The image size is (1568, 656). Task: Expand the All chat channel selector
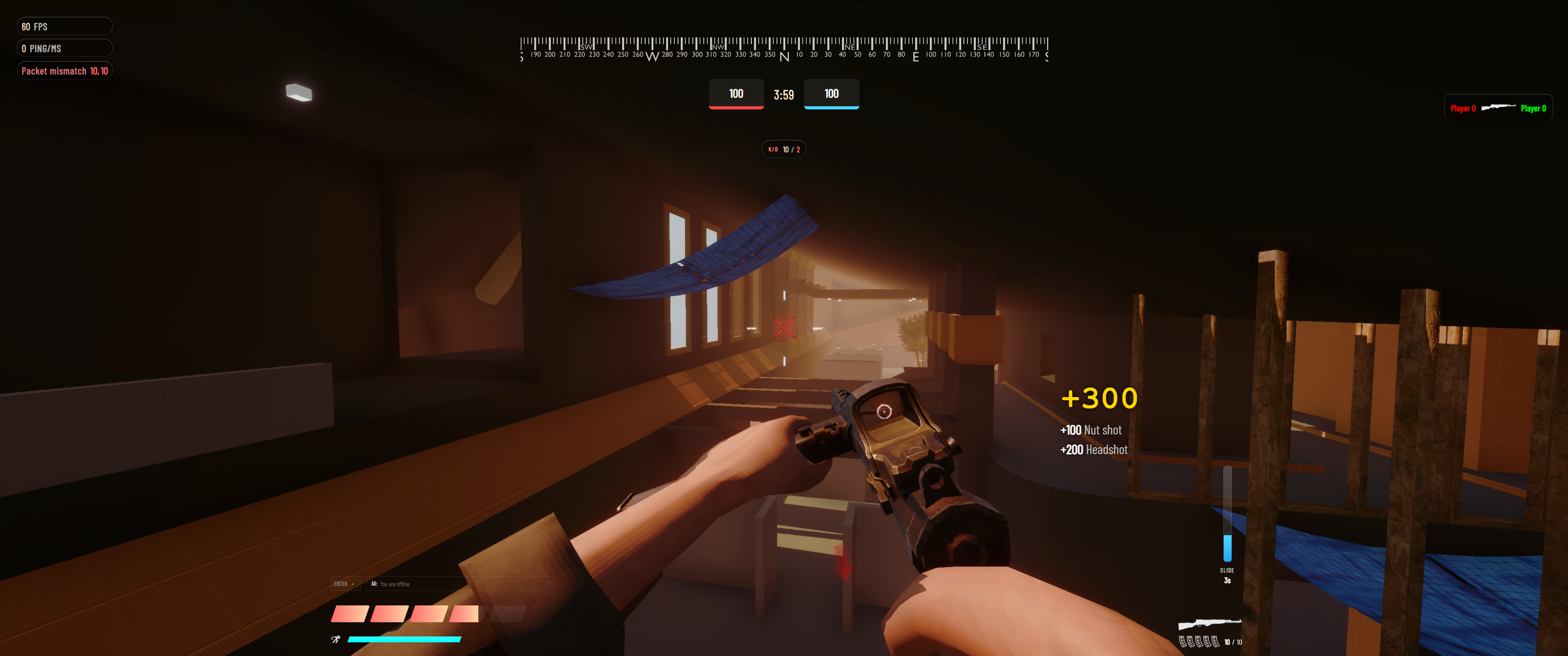pyautogui.click(x=374, y=584)
